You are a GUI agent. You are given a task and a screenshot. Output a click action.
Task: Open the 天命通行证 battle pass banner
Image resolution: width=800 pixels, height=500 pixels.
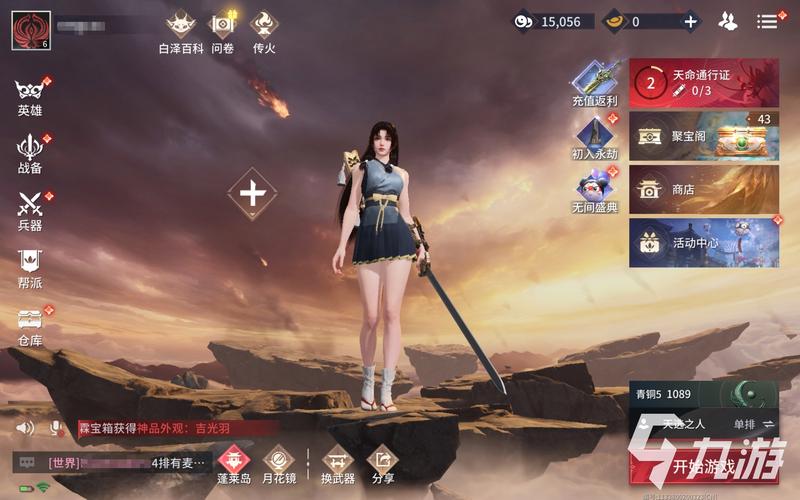click(703, 83)
